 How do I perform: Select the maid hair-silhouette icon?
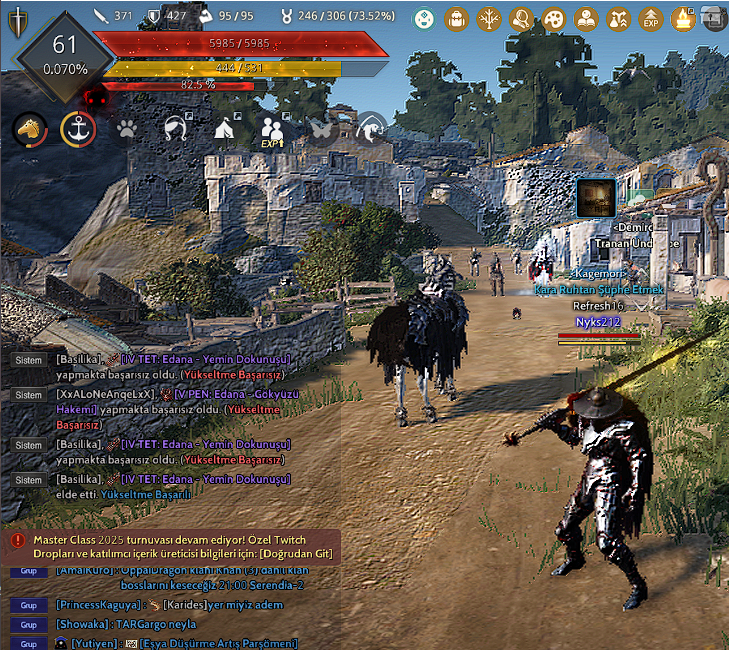[176, 129]
